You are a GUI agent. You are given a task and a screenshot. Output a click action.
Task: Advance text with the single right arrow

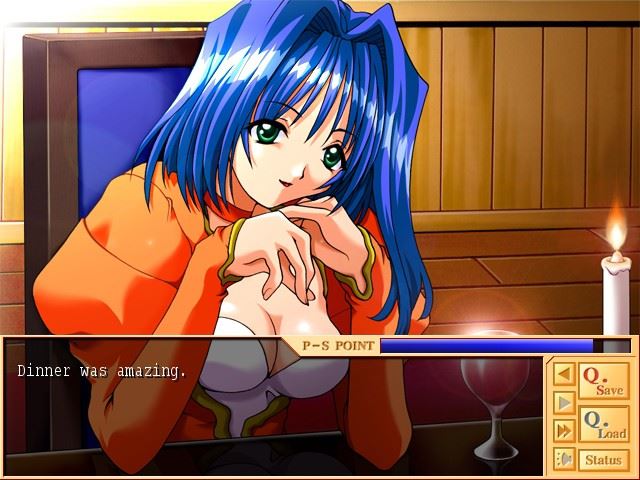(x=564, y=402)
